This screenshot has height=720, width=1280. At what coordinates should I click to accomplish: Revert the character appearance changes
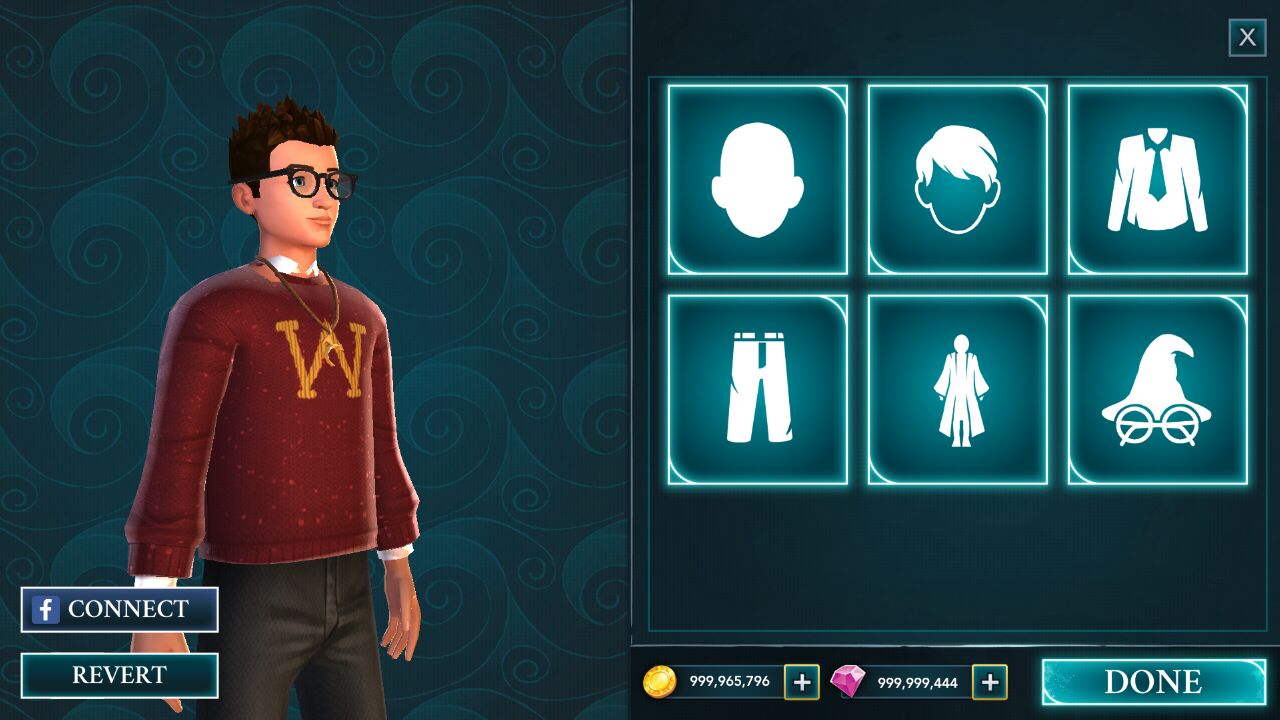click(119, 675)
